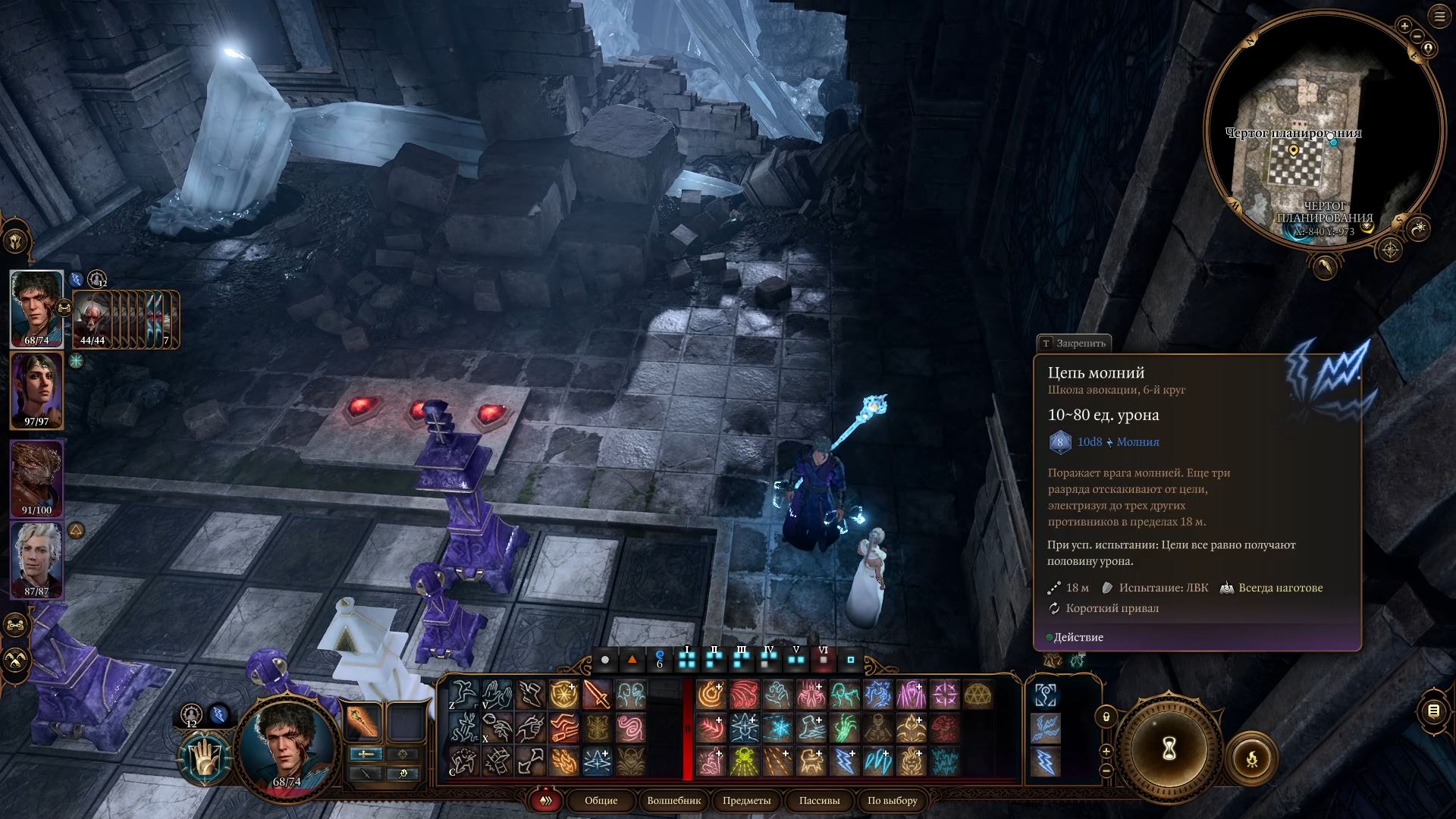Cast the golden dome spell

(x=978, y=695)
